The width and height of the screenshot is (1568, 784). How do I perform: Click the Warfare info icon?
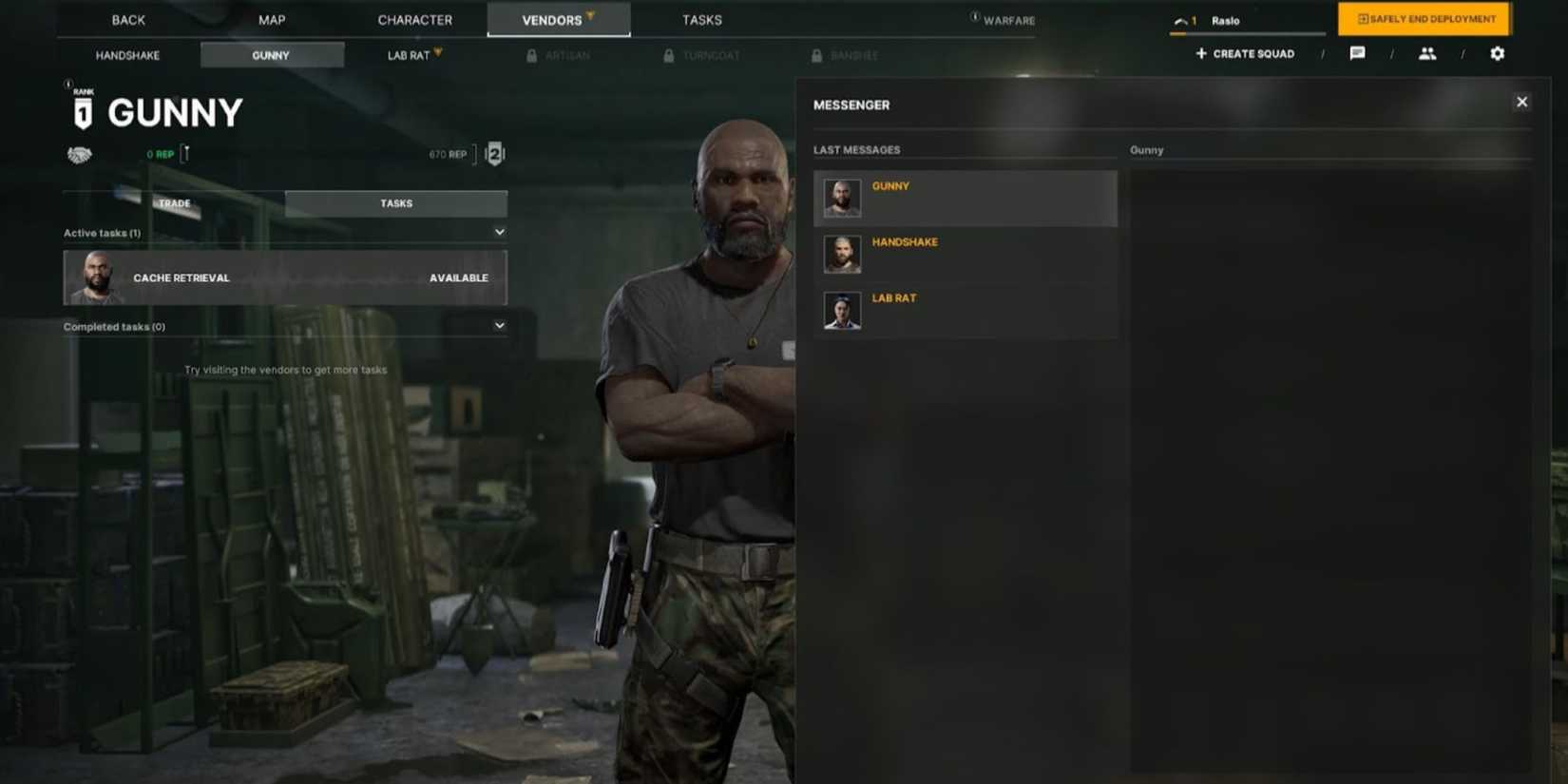[975, 16]
